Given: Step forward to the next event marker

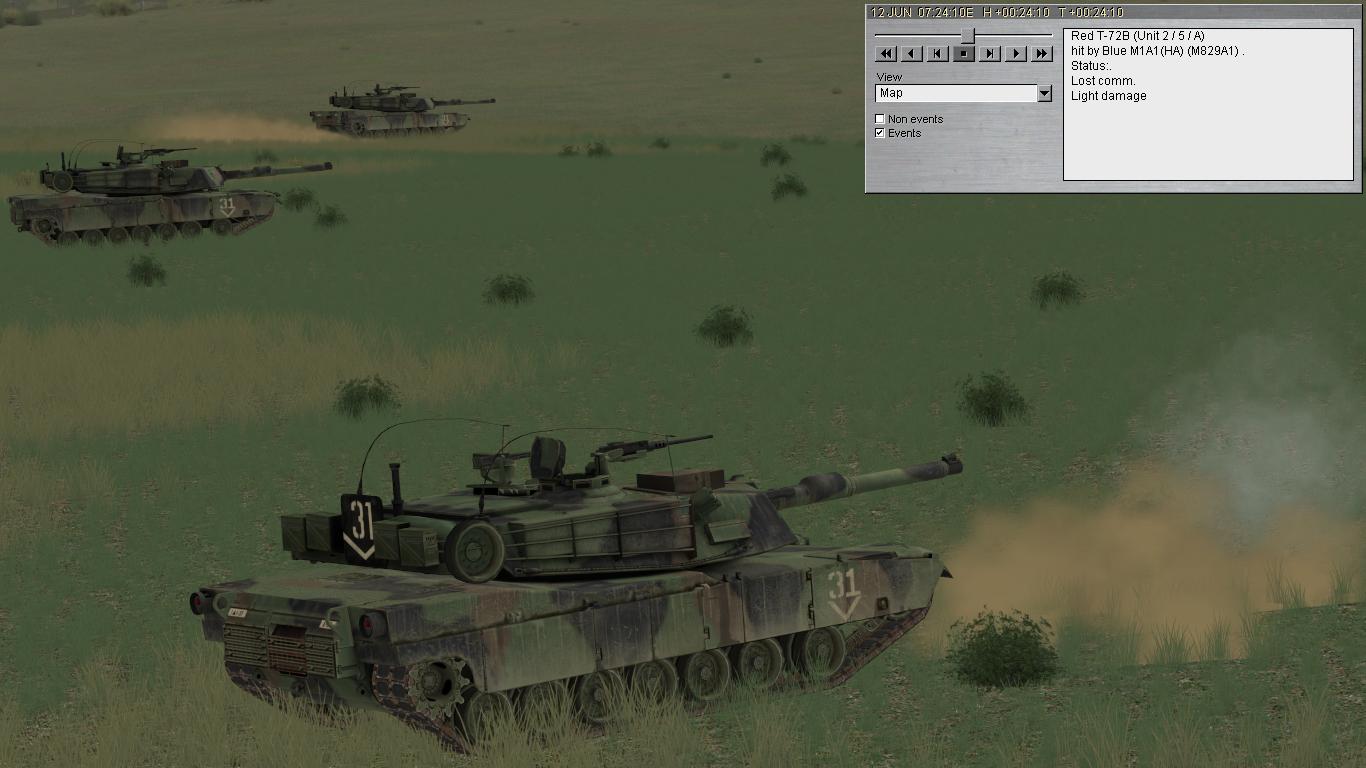Looking at the screenshot, I should [991, 53].
